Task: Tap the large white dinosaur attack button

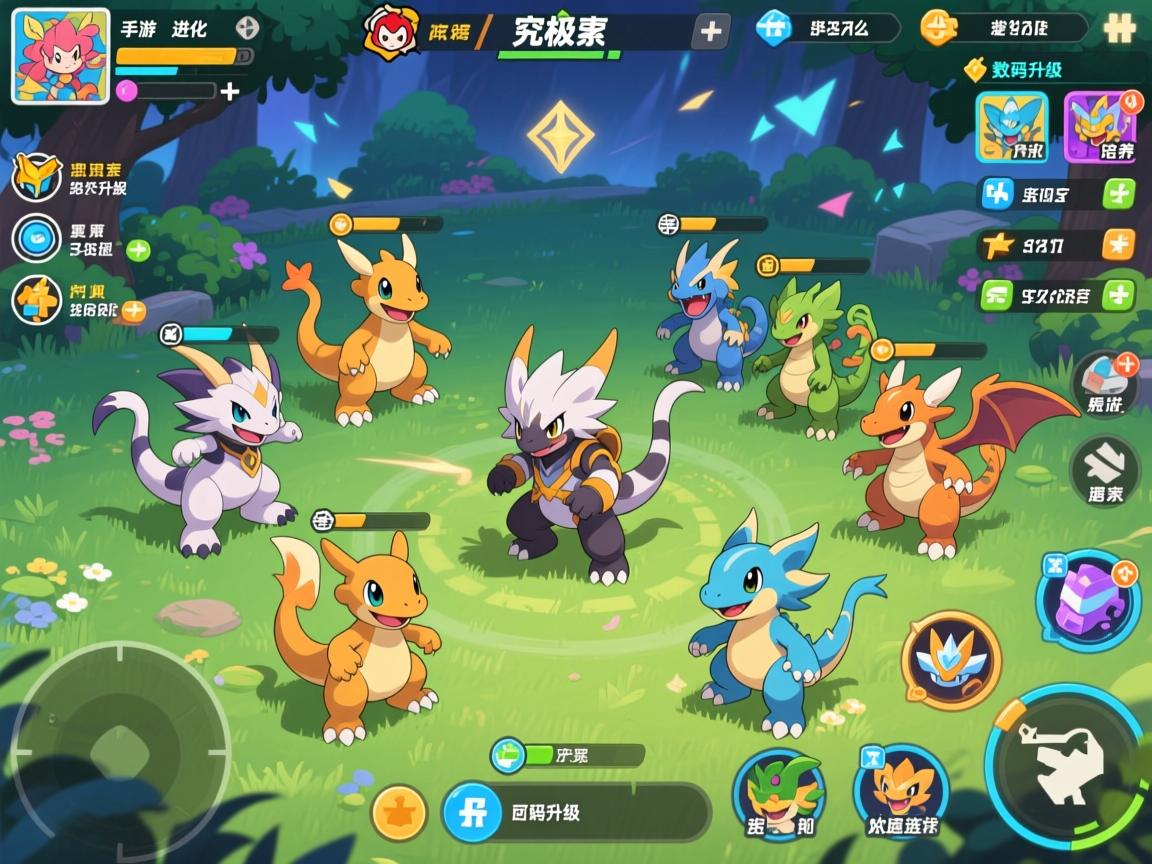Action: tap(1068, 767)
